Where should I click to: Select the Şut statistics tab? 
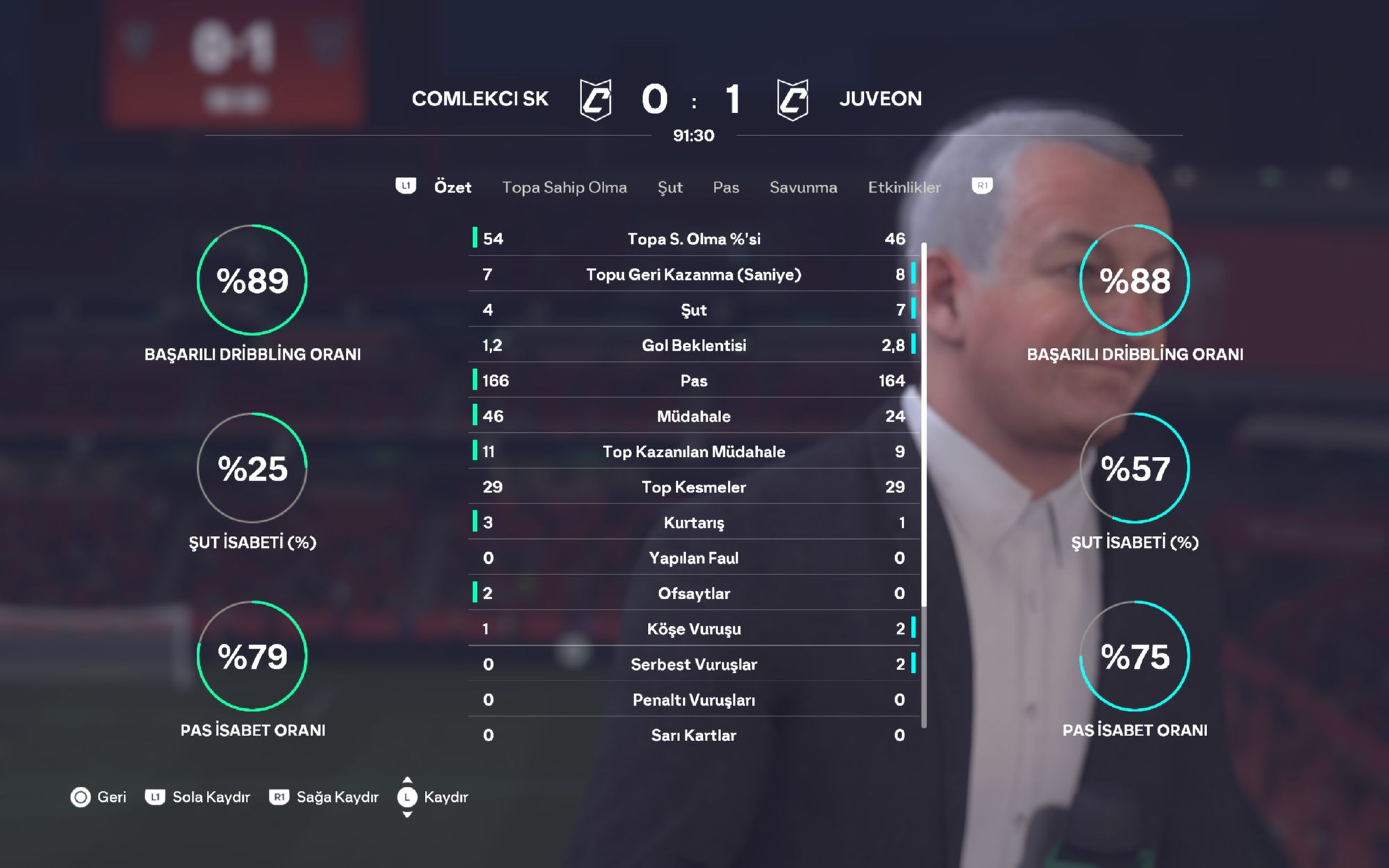(669, 187)
